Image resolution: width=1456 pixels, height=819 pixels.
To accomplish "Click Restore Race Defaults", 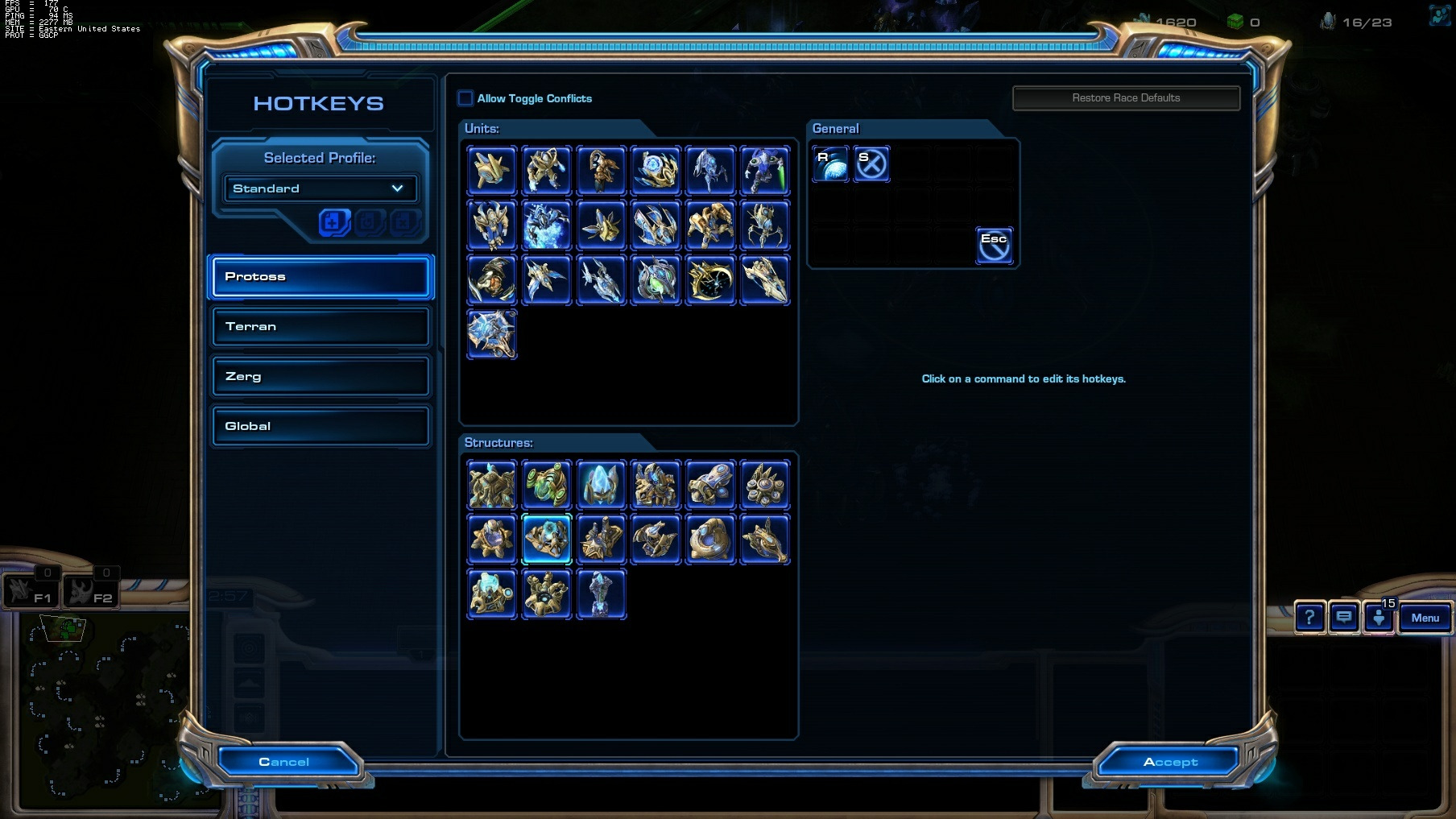I will click(x=1126, y=97).
